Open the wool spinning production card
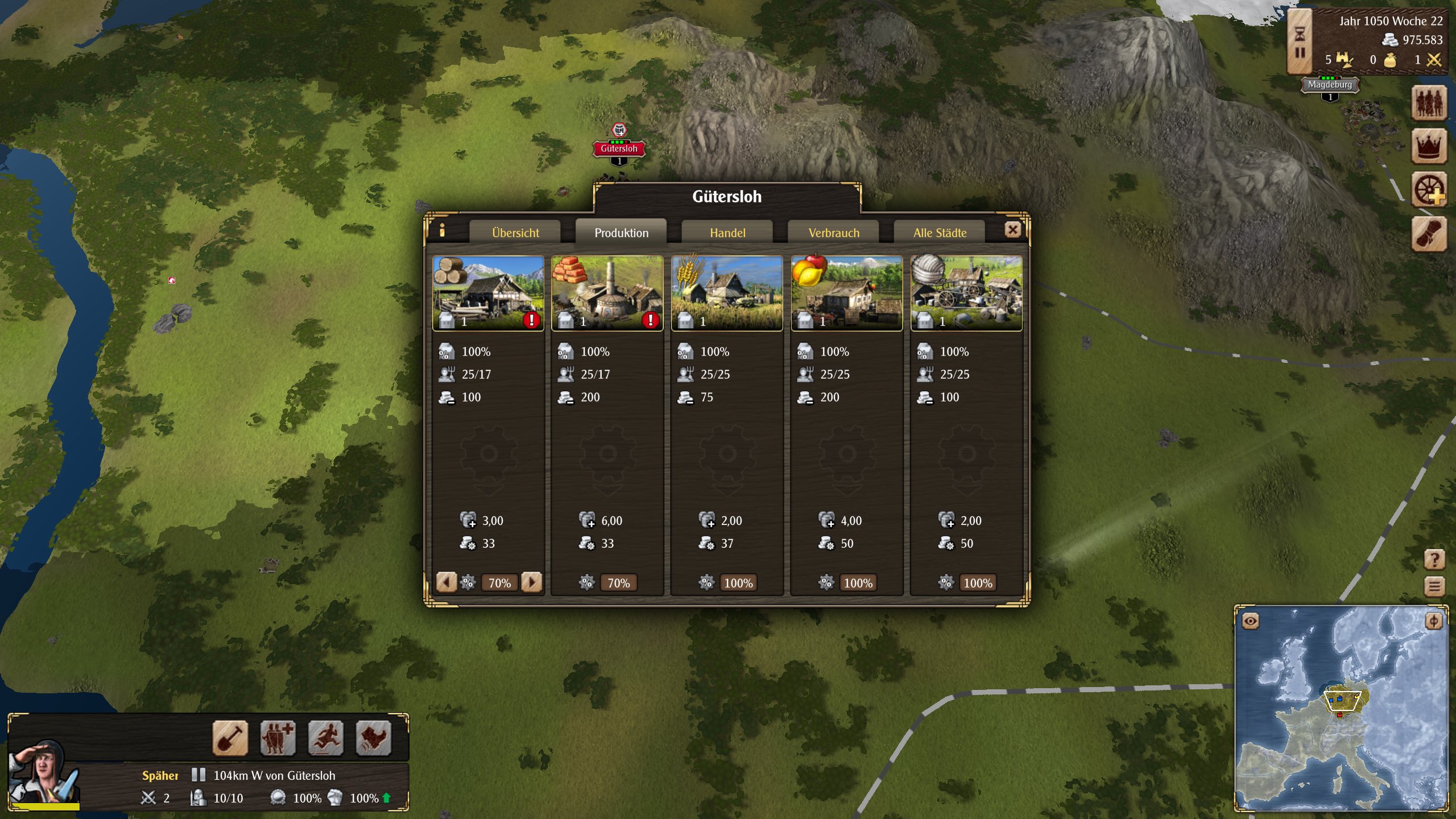Screen dimensions: 1456x819 [966, 293]
